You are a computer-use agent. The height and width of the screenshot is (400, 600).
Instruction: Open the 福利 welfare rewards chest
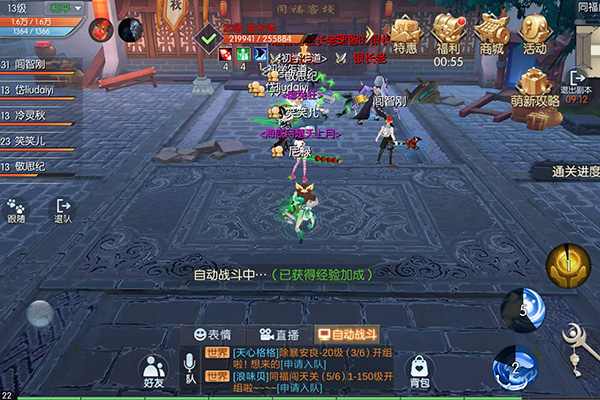pyautogui.click(x=448, y=34)
